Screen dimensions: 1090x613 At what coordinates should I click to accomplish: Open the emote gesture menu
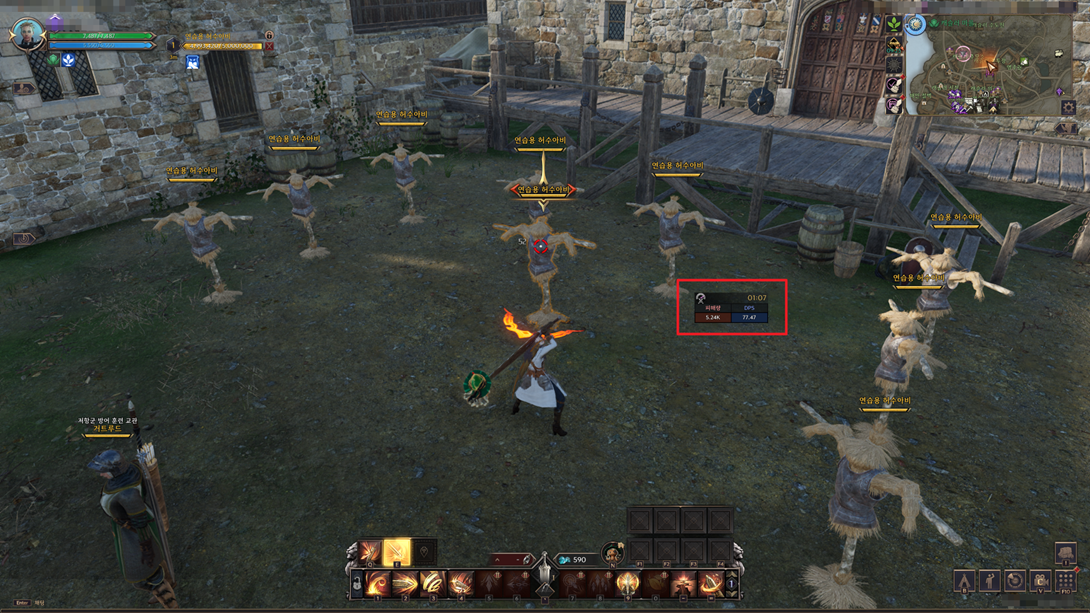coord(989,581)
